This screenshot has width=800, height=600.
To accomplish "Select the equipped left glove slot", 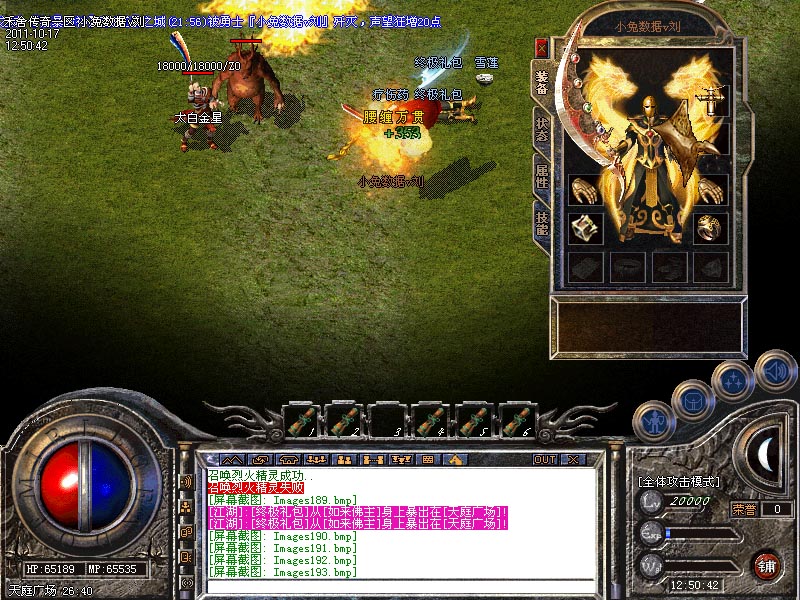I will point(585,189).
